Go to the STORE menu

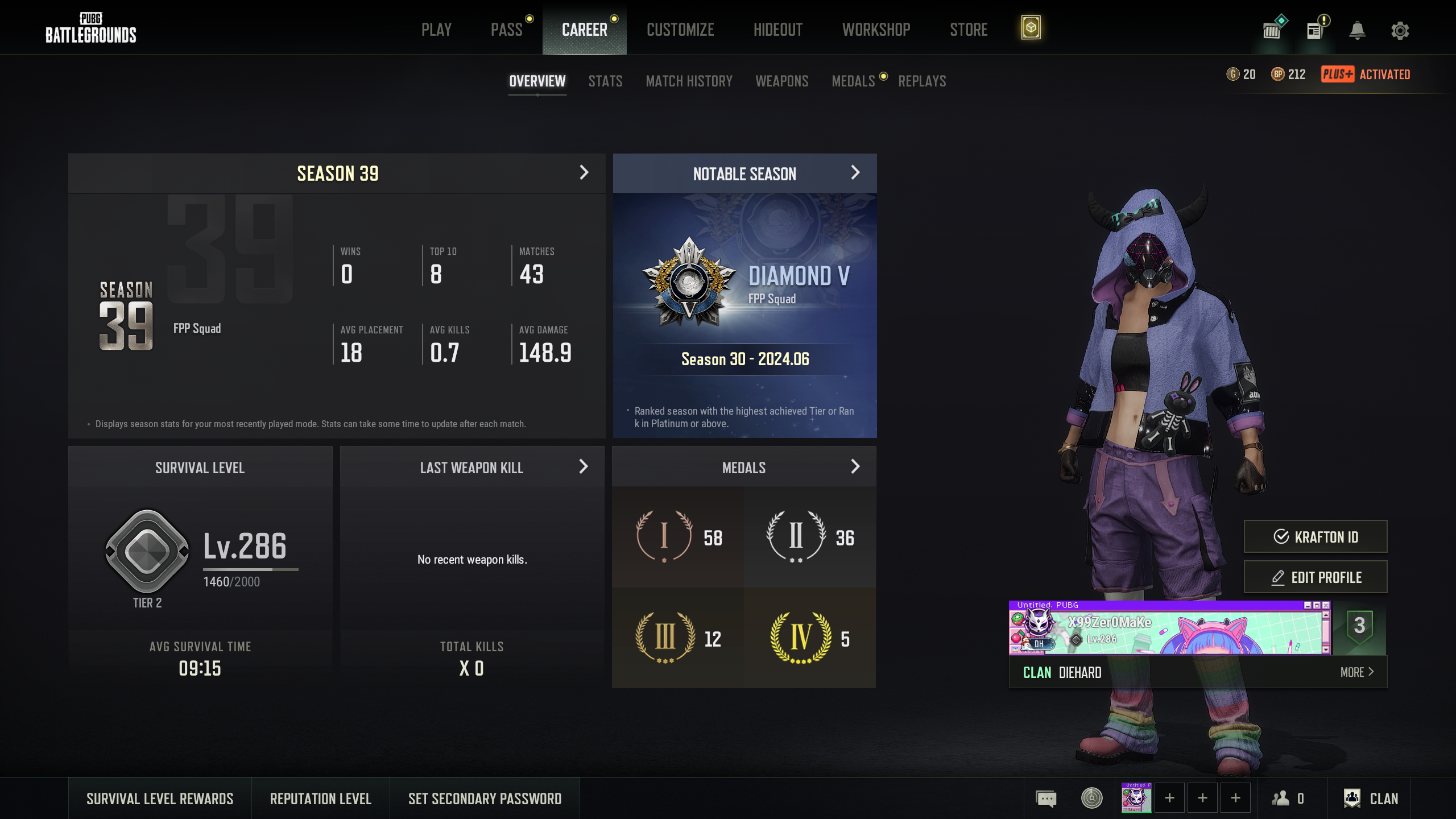coord(969,30)
